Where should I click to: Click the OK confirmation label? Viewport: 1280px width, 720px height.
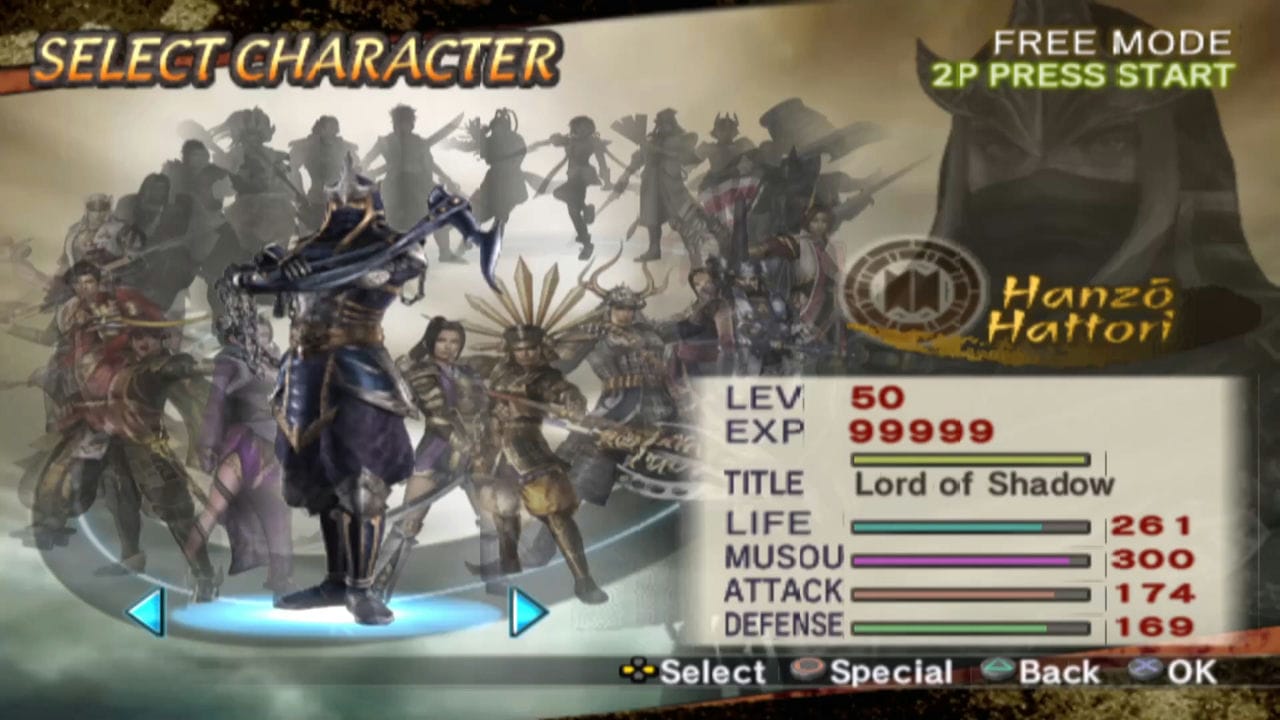[x=1190, y=672]
